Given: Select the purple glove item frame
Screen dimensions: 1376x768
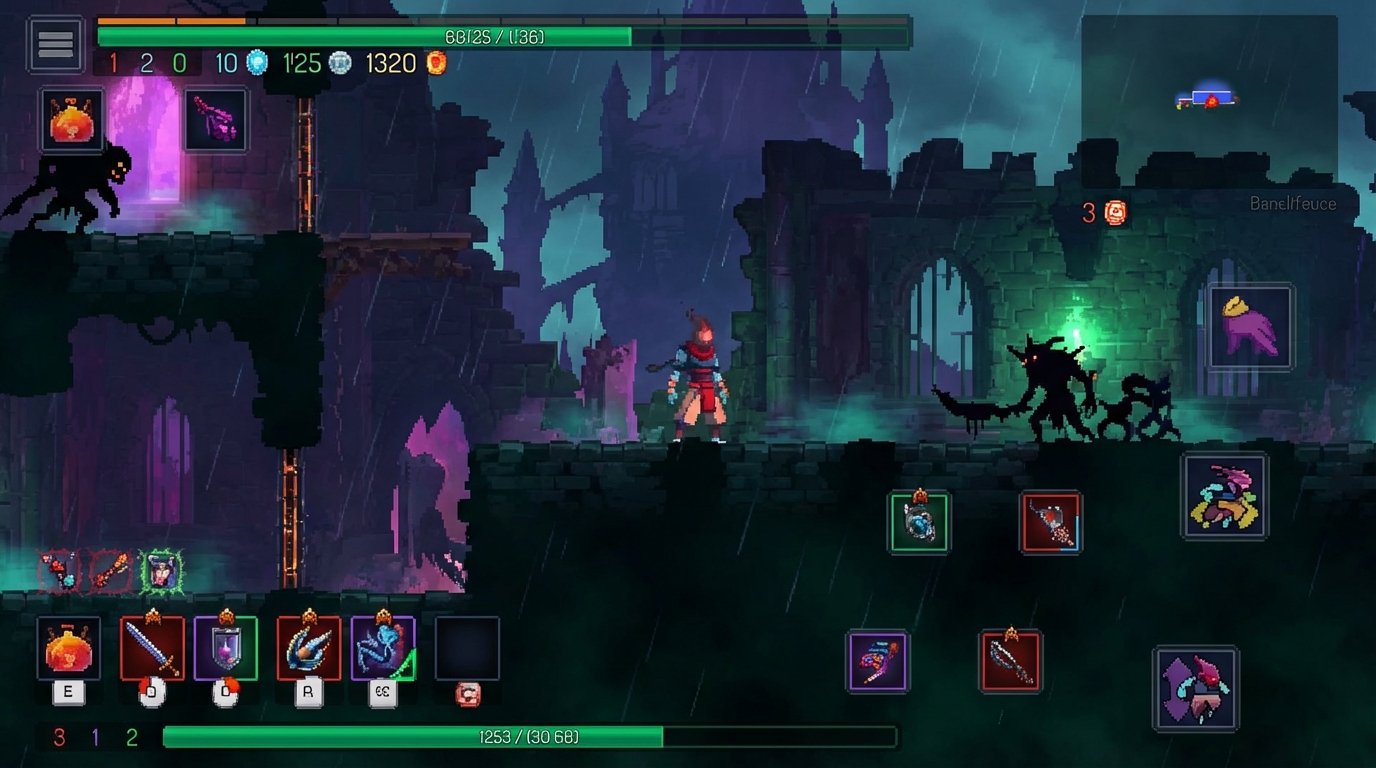Looking at the screenshot, I should [1249, 327].
